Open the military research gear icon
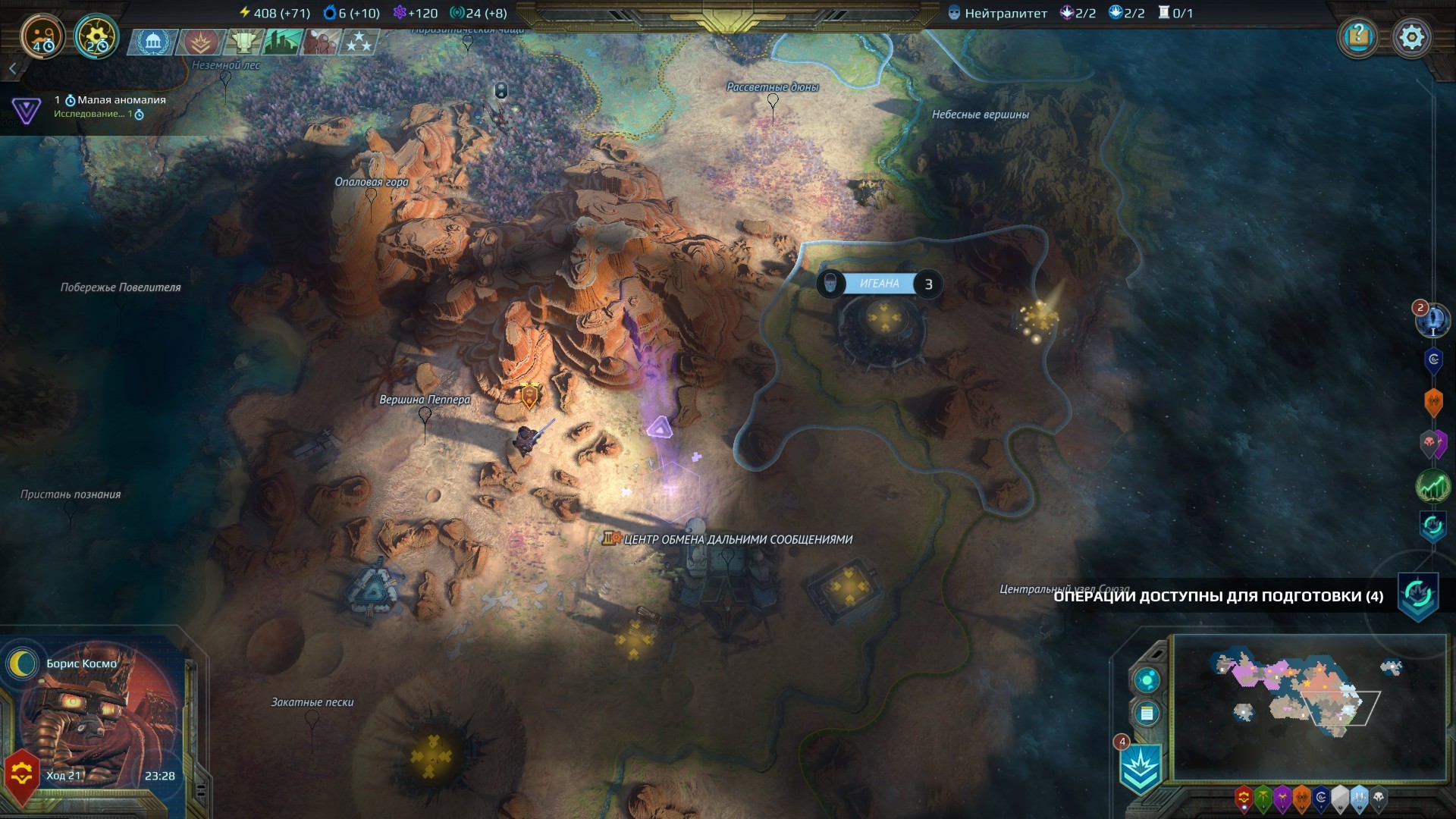The height and width of the screenshot is (819, 1456). [x=96, y=36]
